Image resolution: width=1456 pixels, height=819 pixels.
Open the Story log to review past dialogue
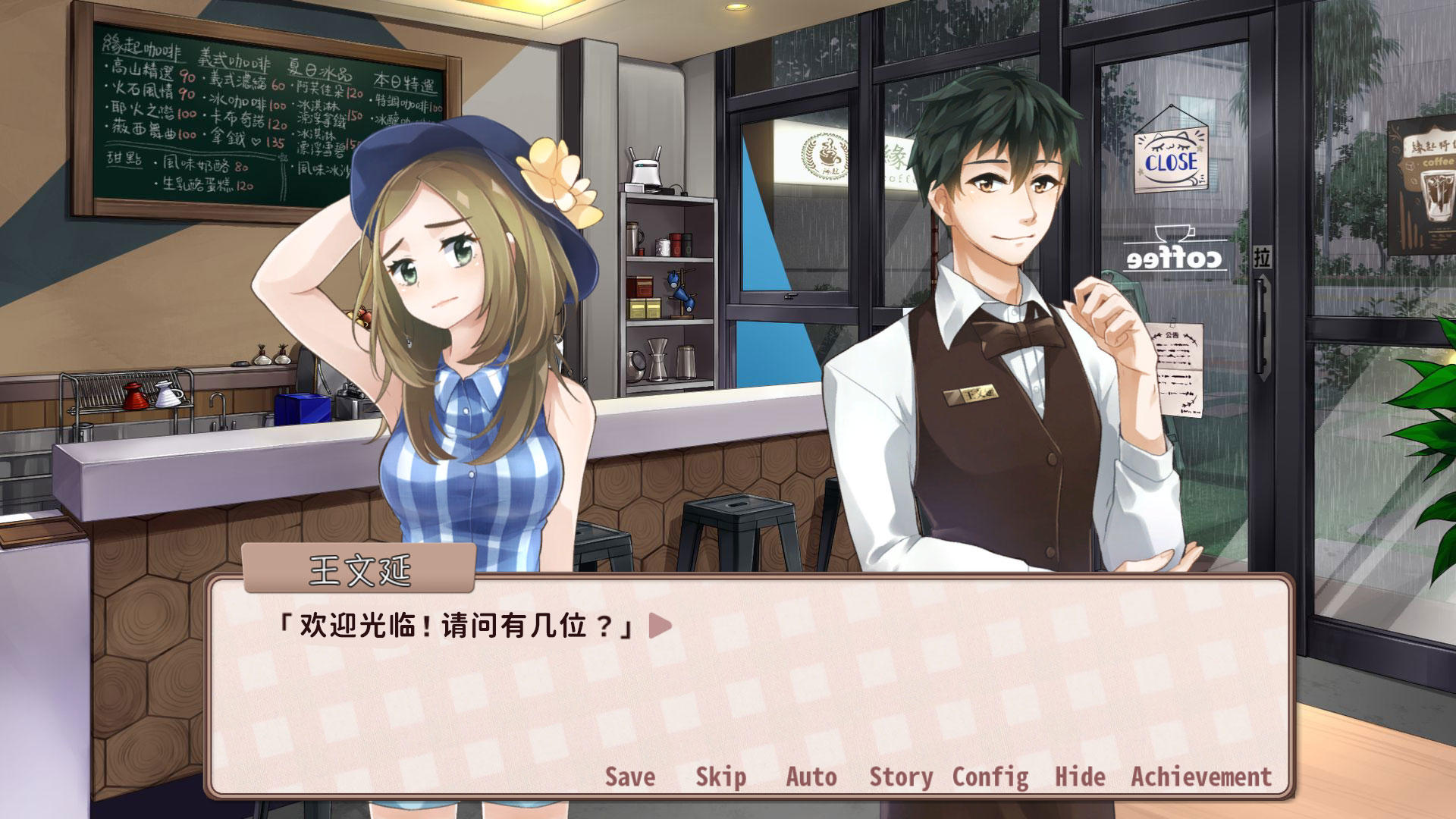click(901, 777)
